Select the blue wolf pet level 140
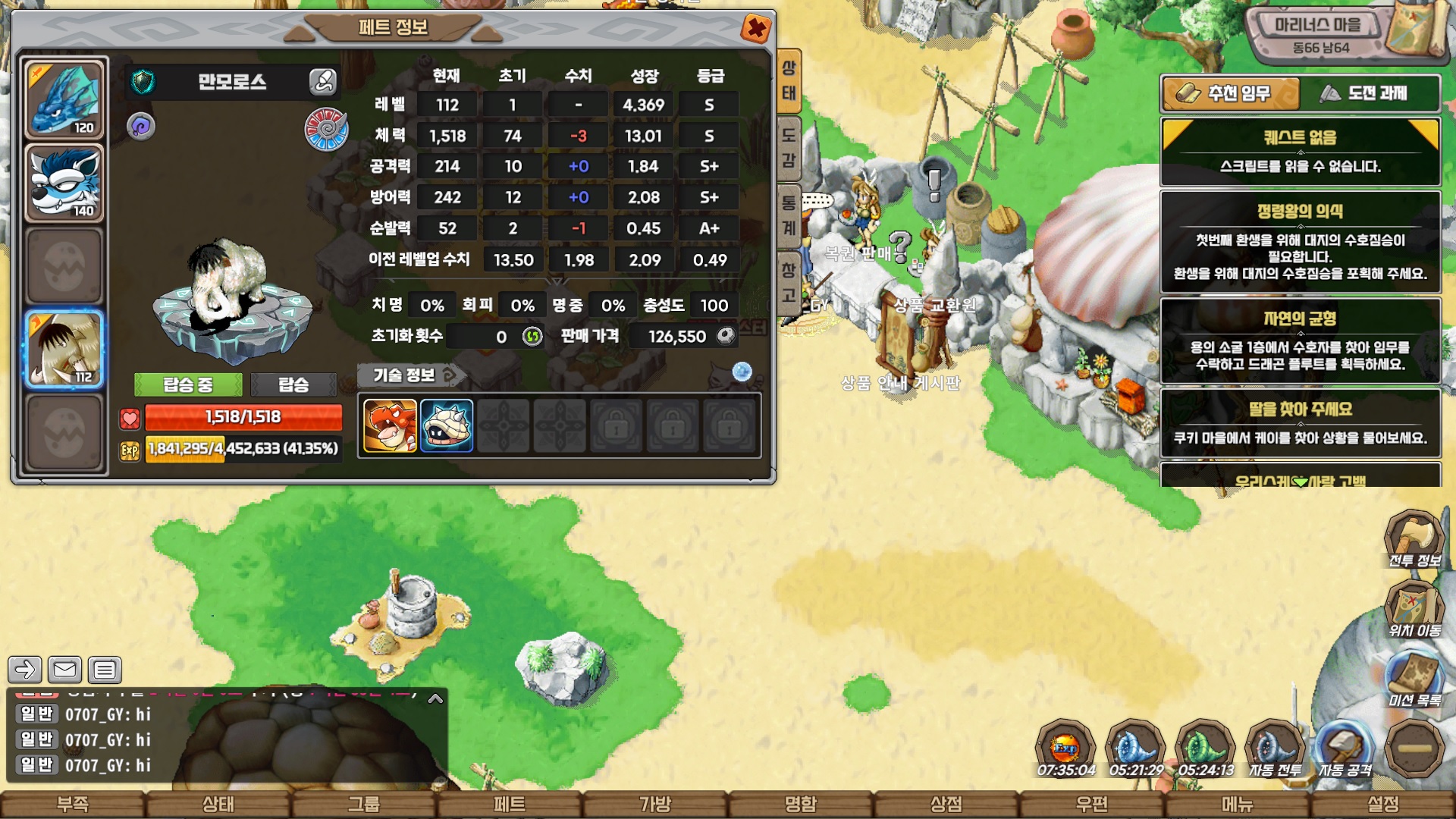The image size is (1456, 819). (x=64, y=183)
